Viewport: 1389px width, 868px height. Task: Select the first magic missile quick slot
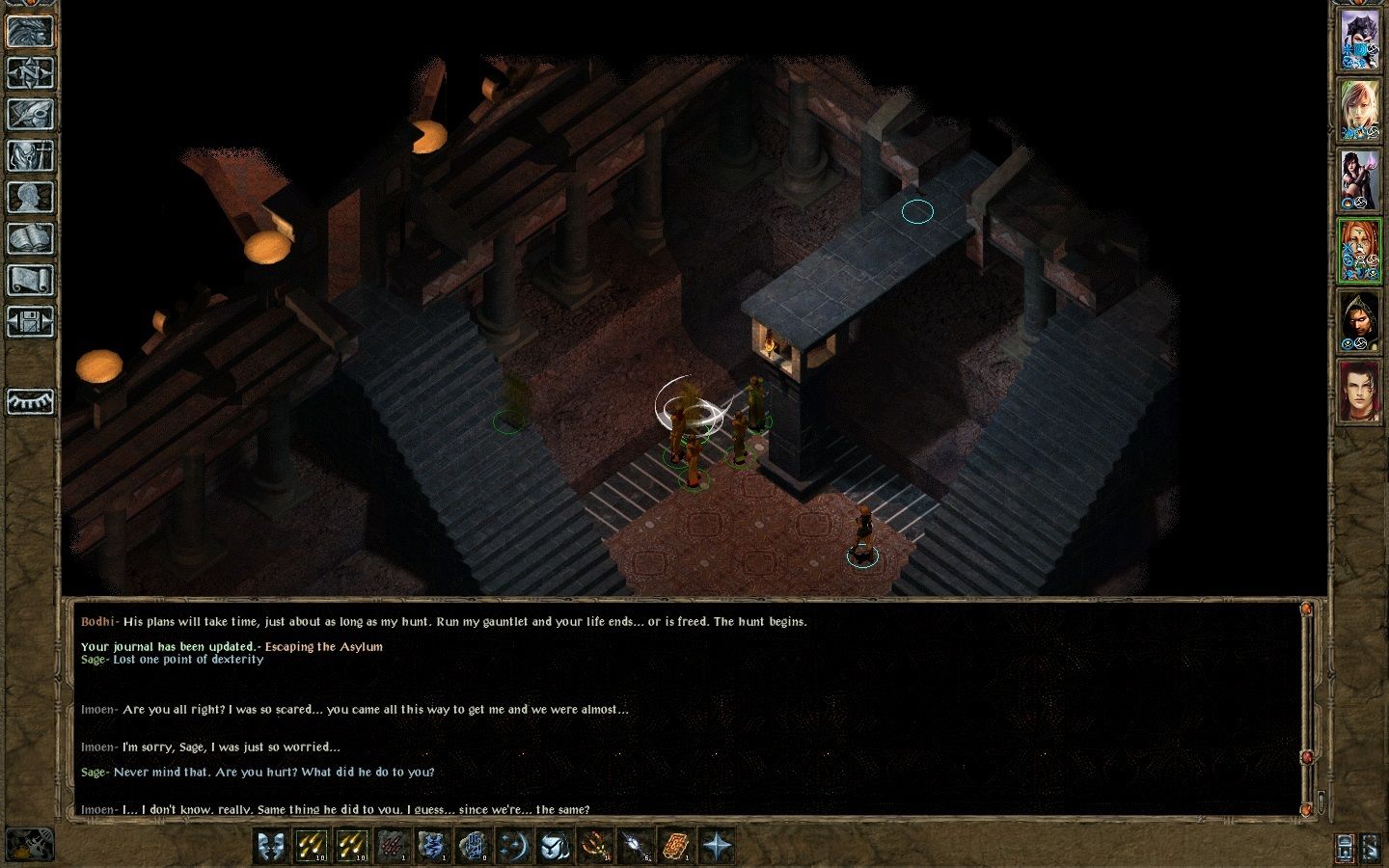(x=312, y=846)
